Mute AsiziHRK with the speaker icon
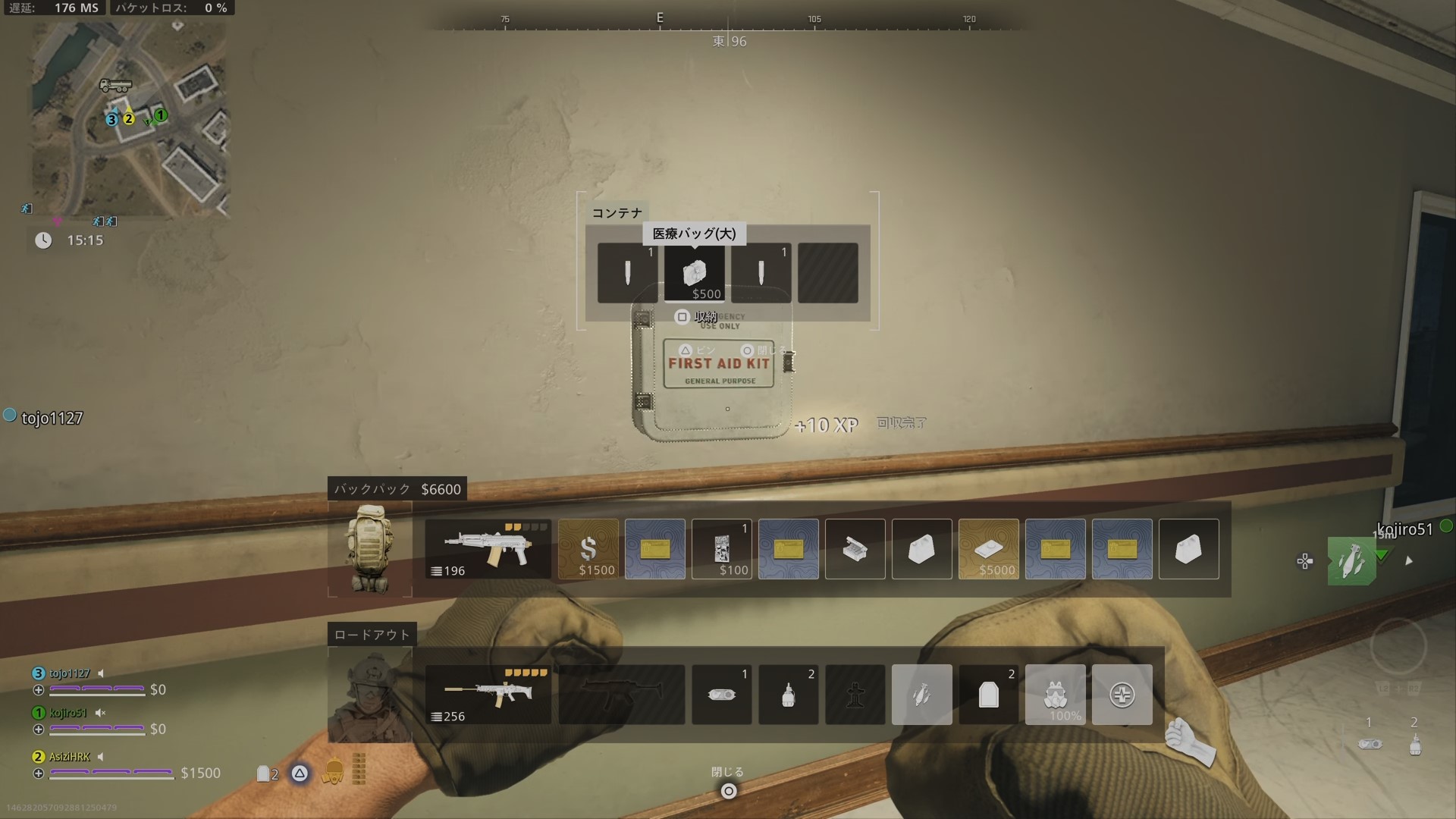Screen dimensions: 1456x819 [x=101, y=756]
